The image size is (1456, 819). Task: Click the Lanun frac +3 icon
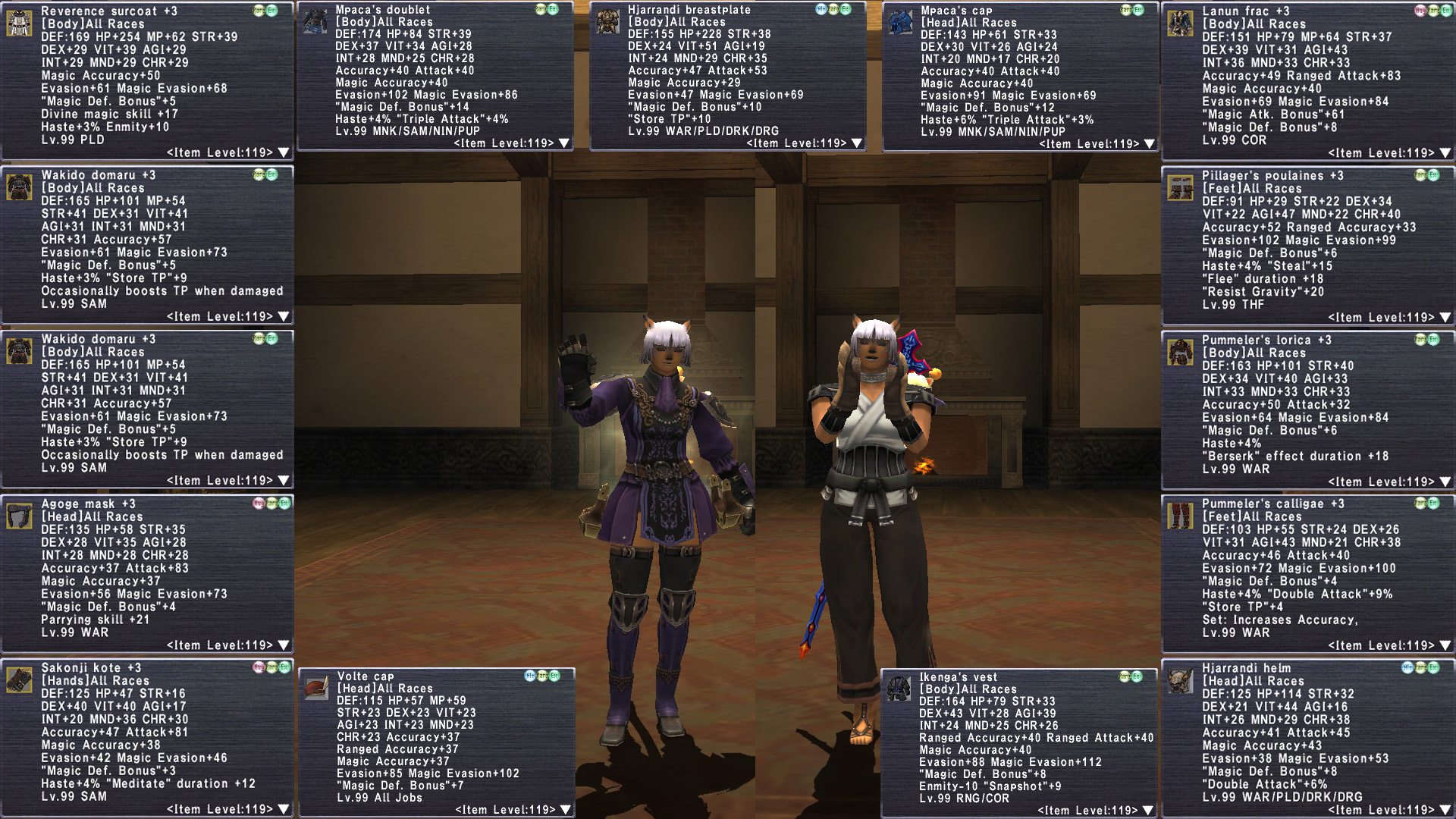tap(1180, 23)
